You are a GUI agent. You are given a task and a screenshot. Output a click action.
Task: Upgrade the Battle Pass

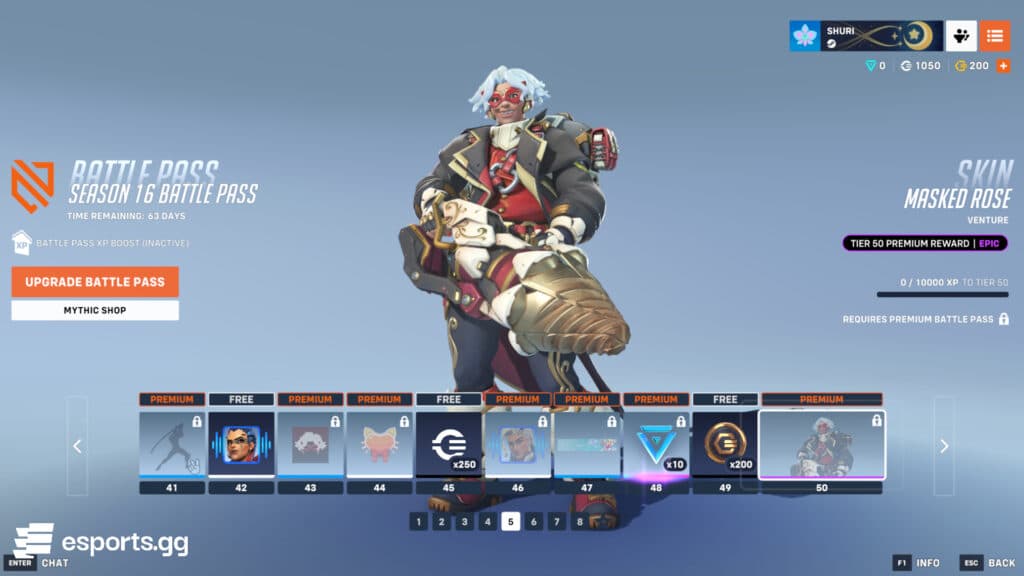95,282
